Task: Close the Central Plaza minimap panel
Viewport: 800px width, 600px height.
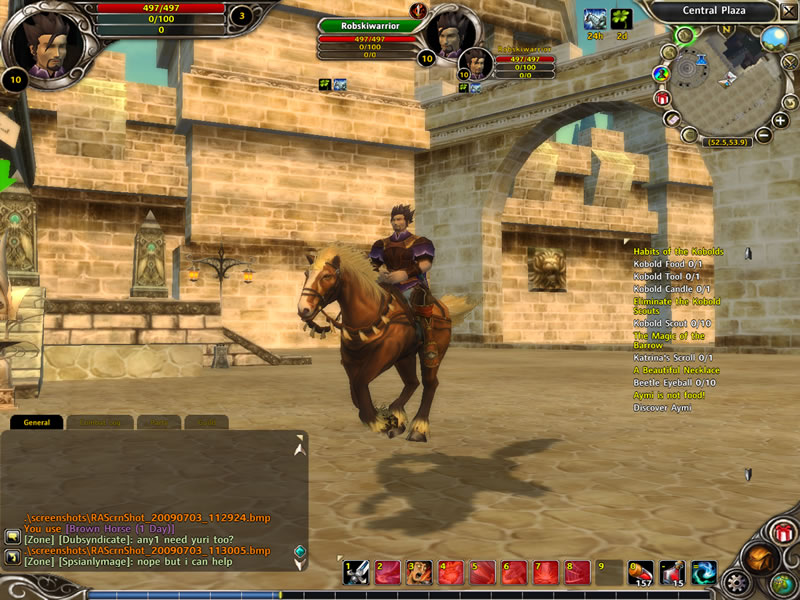Action: 789,11
